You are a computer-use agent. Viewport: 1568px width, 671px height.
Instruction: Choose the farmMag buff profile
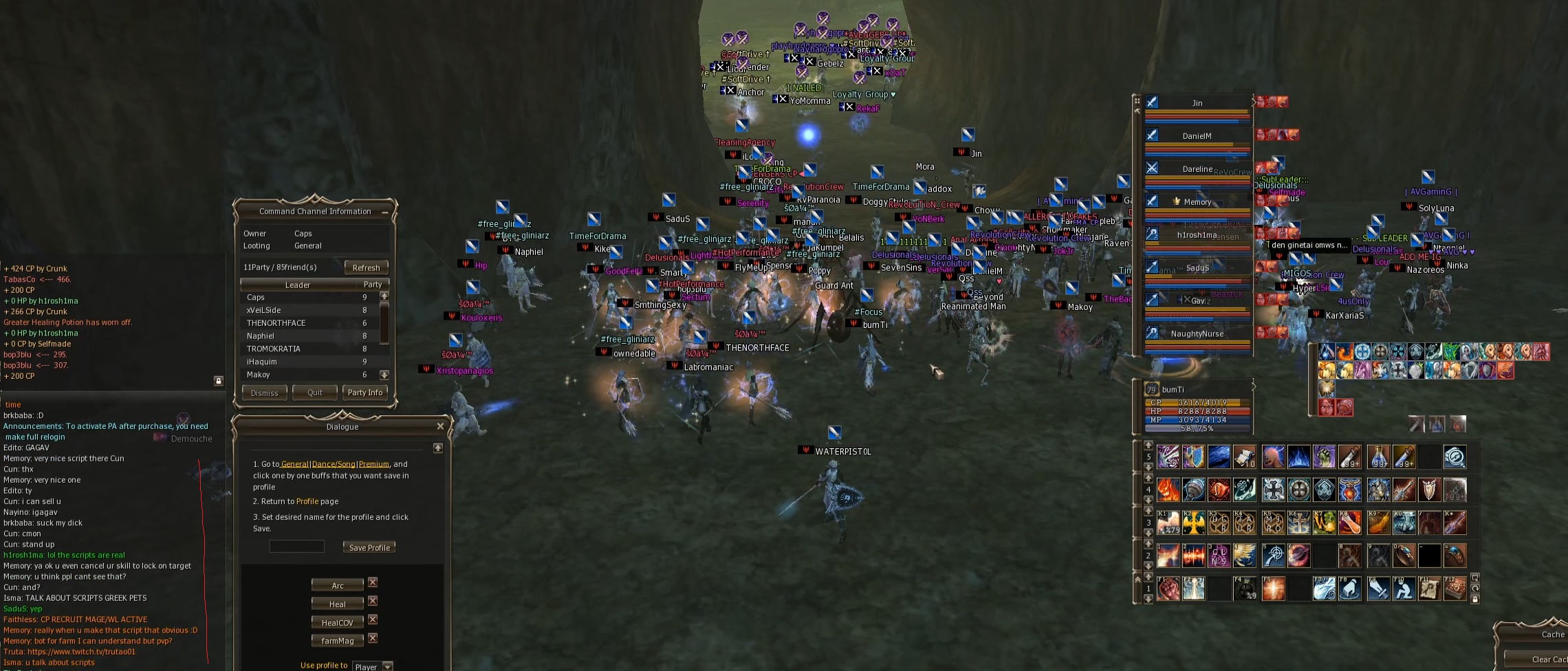coord(337,641)
